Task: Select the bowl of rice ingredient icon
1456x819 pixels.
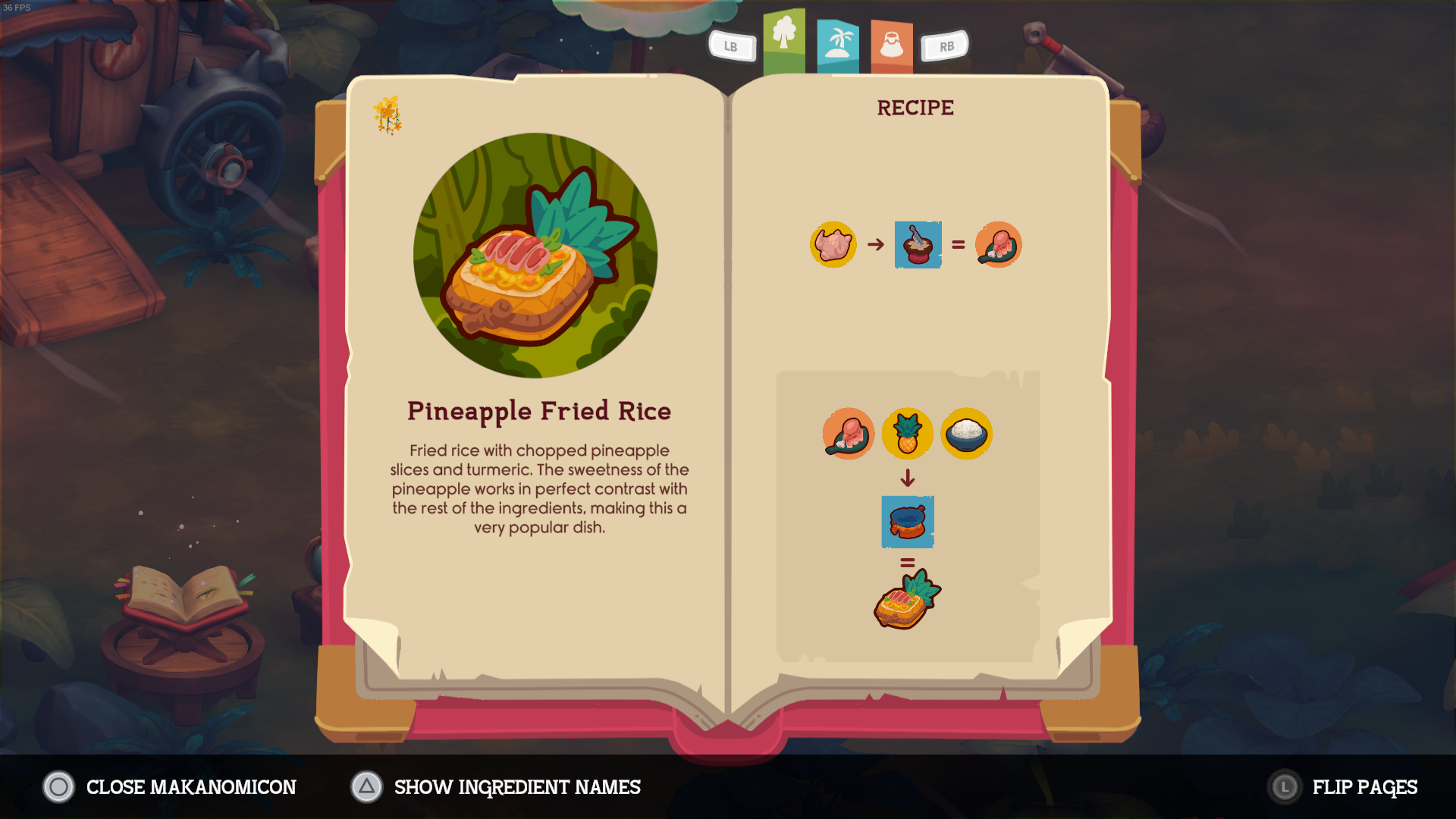Action: click(x=966, y=433)
